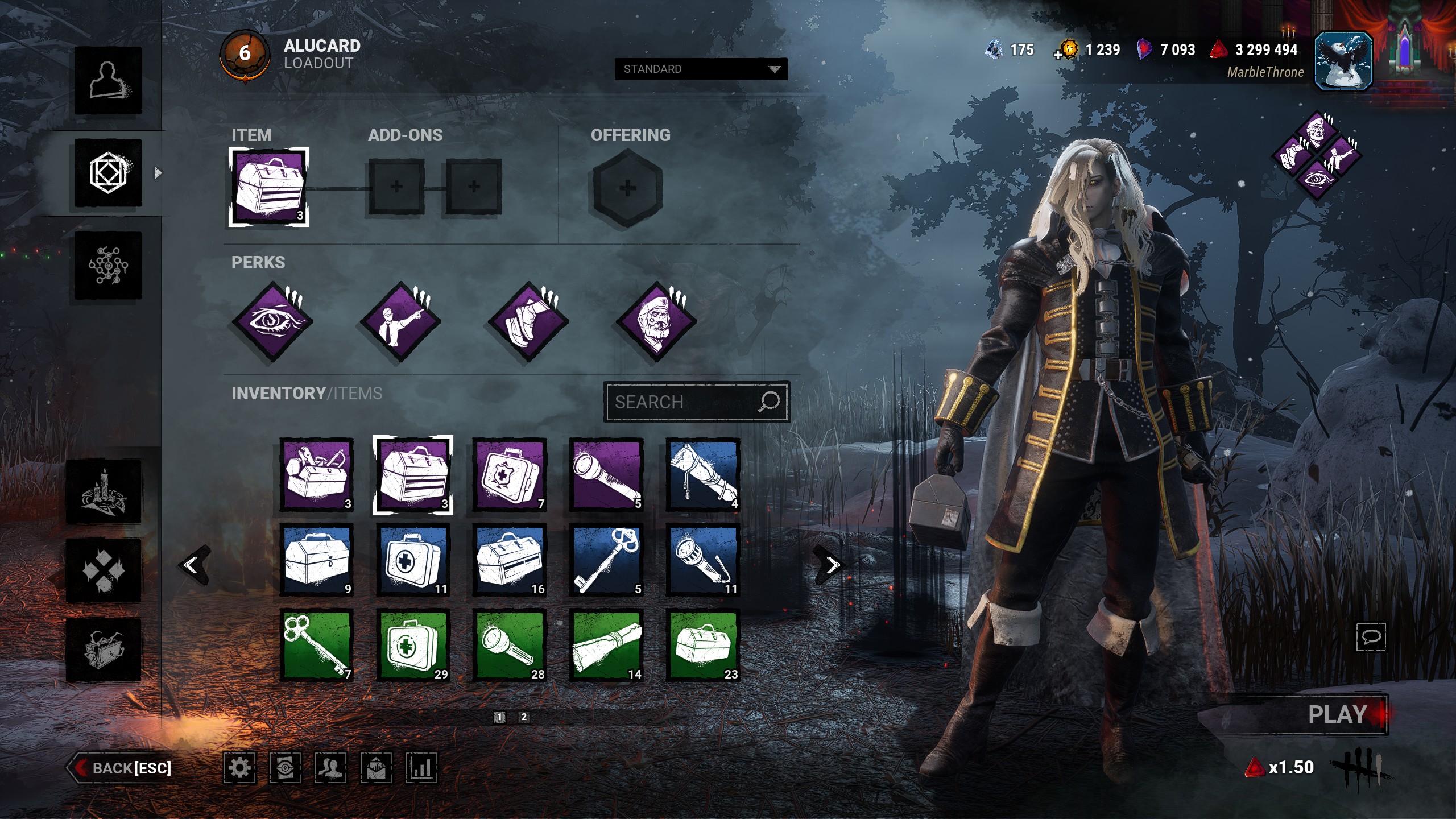The image size is (1456, 819).
Task: Choose the green medkit with count 29
Action: [413, 645]
